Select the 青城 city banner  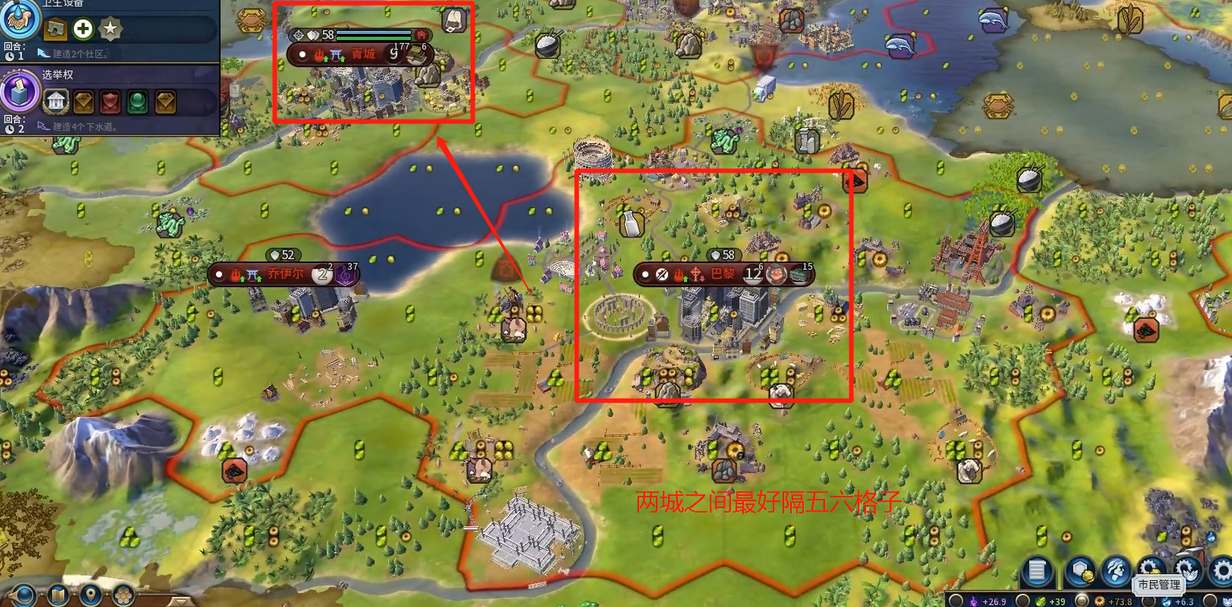tap(361, 53)
